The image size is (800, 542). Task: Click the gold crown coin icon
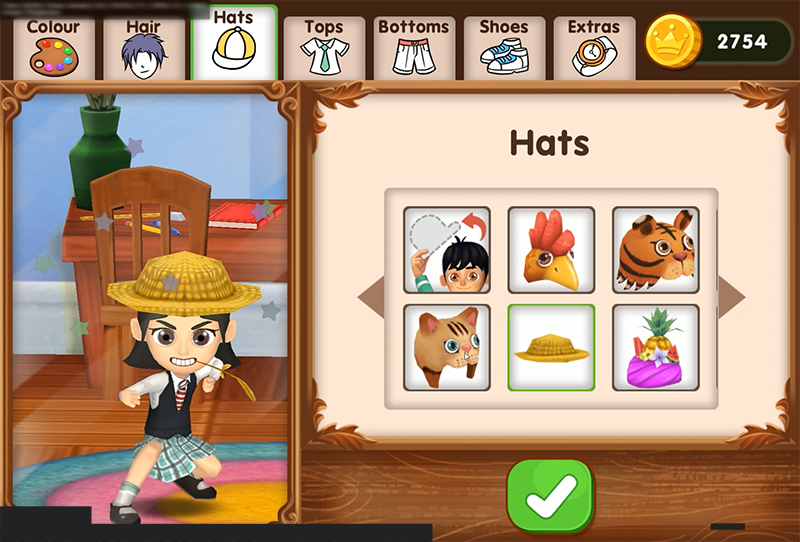pyautogui.click(x=672, y=41)
